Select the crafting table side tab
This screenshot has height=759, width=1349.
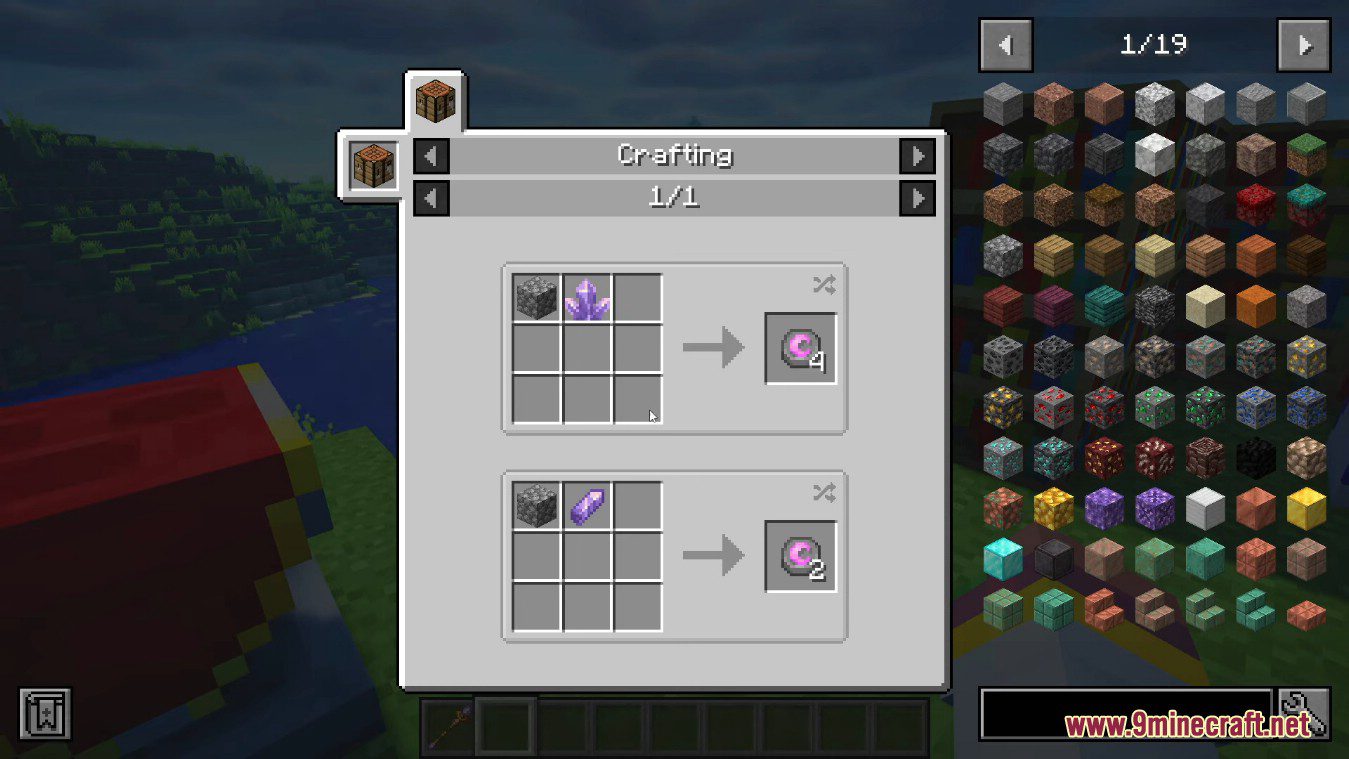(x=373, y=164)
